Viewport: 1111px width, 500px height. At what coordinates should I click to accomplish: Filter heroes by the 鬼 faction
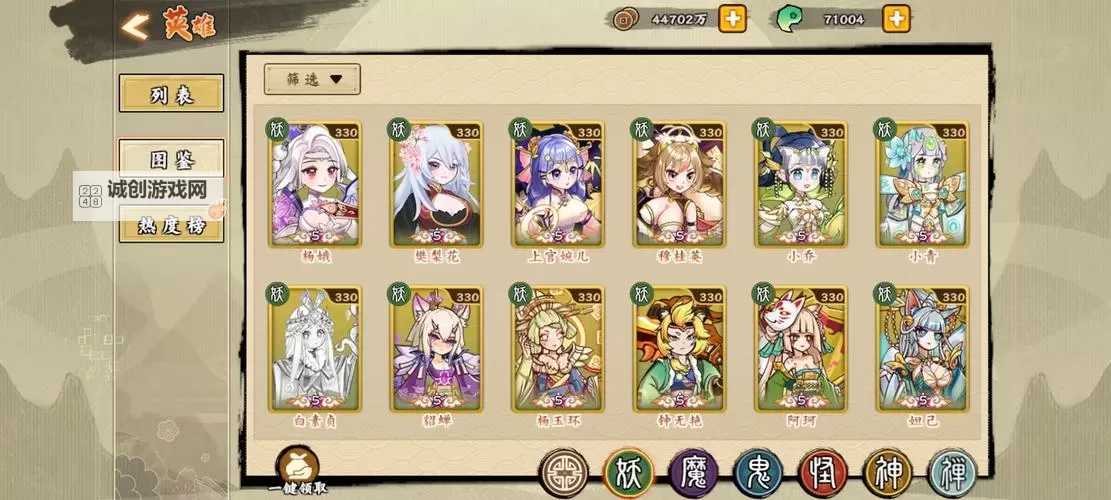pyautogui.click(x=758, y=473)
